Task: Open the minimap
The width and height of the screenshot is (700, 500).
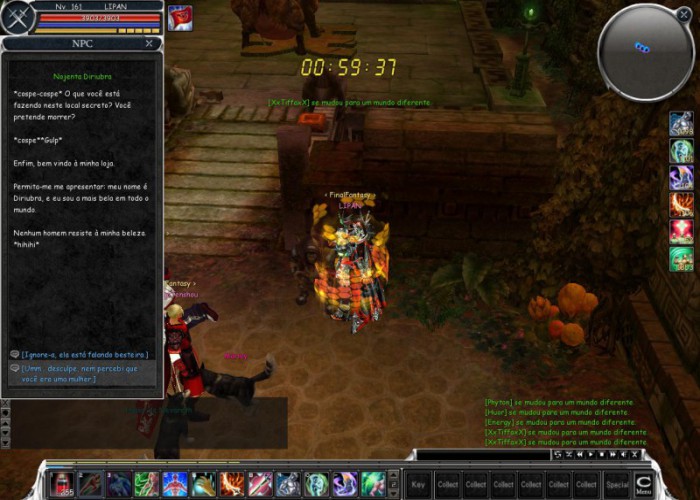Action: 645,51
